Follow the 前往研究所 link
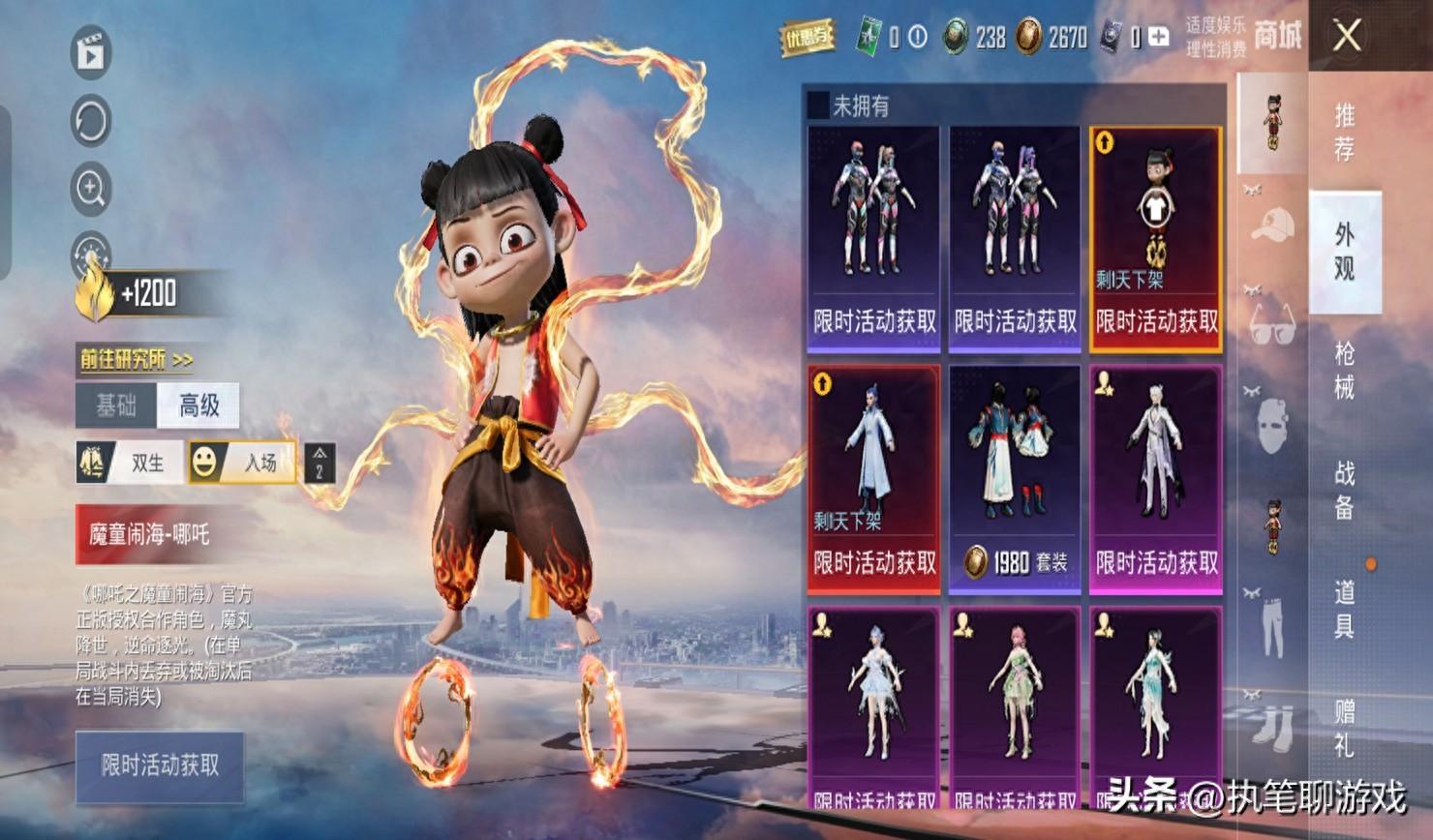 (137, 360)
